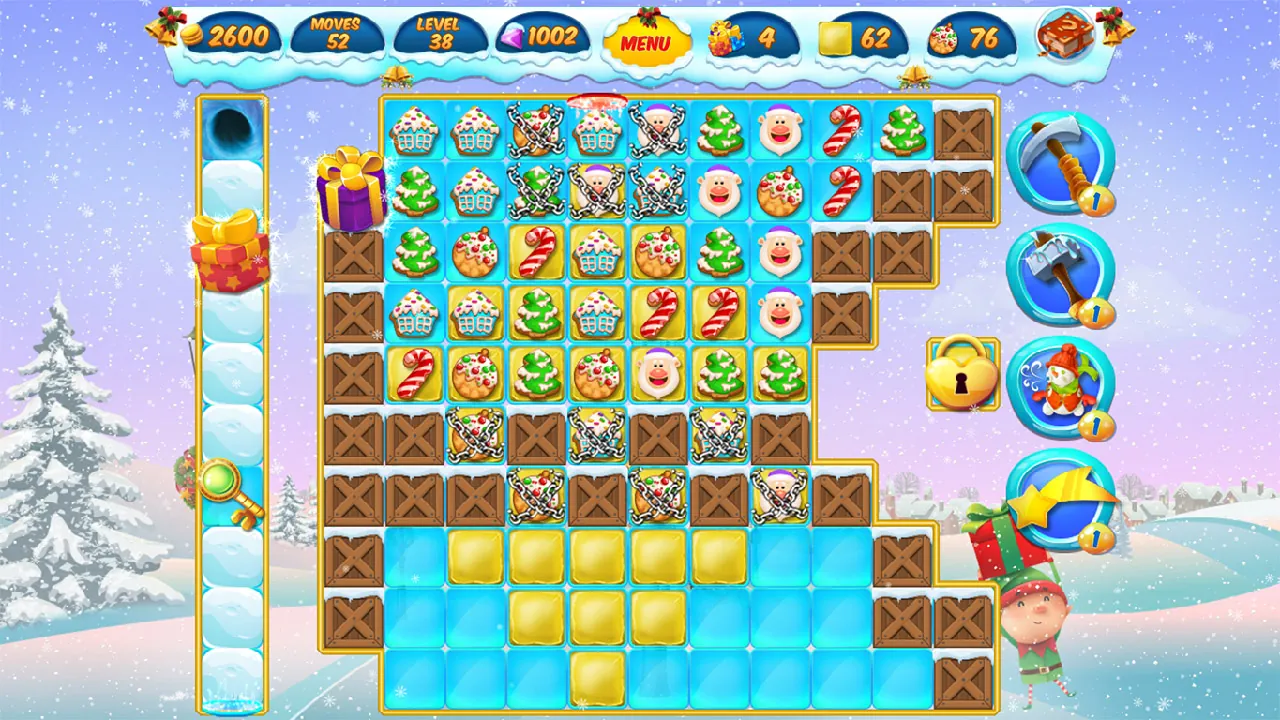The width and height of the screenshot is (1280, 720).
Task: Click the diamond counter showing 1002
Action: point(536,37)
